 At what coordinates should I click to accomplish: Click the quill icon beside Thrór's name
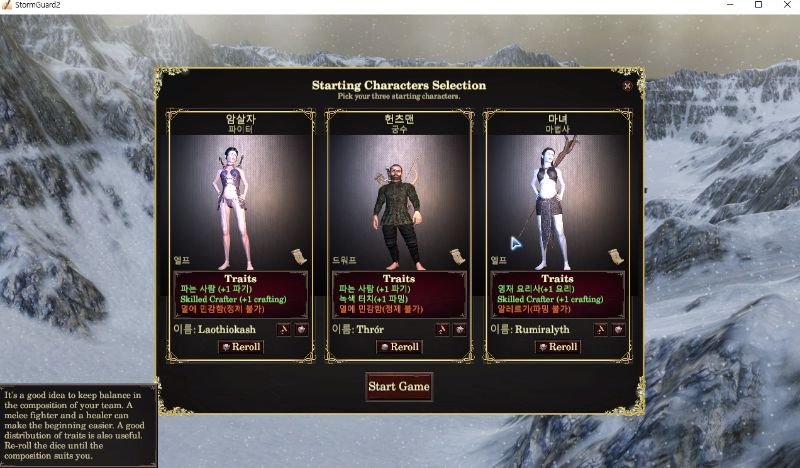pos(441,329)
